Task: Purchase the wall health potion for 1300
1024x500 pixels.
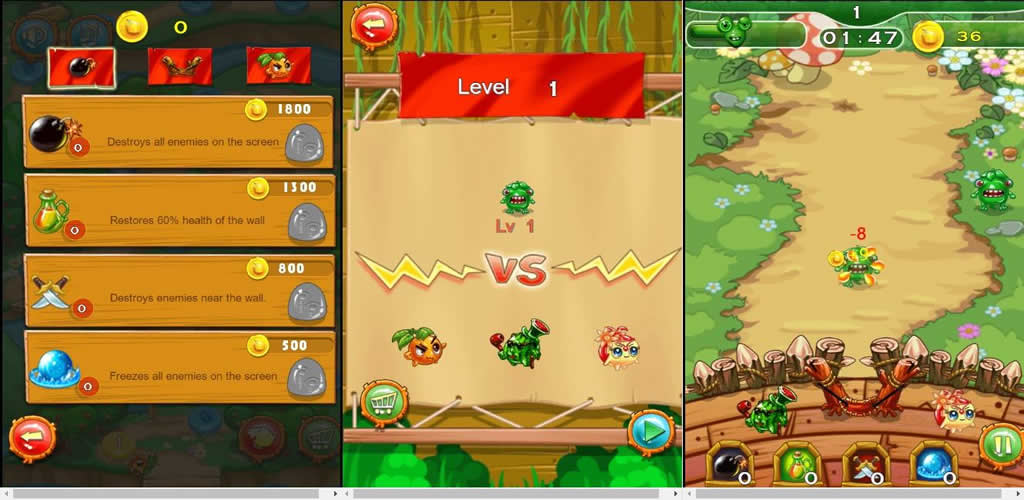Action: click(x=304, y=222)
